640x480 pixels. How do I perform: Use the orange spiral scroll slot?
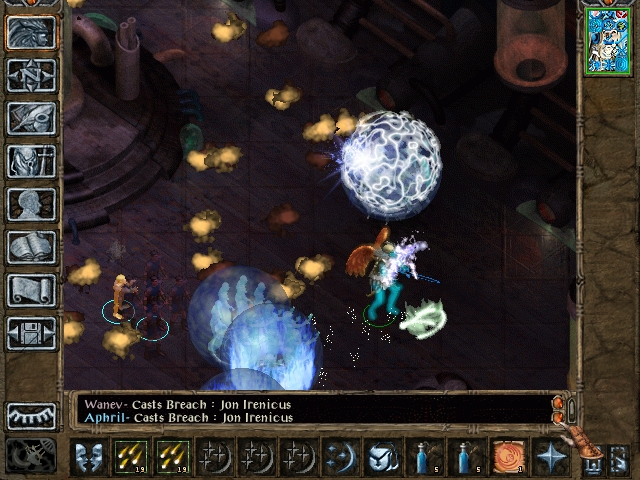tap(505, 457)
